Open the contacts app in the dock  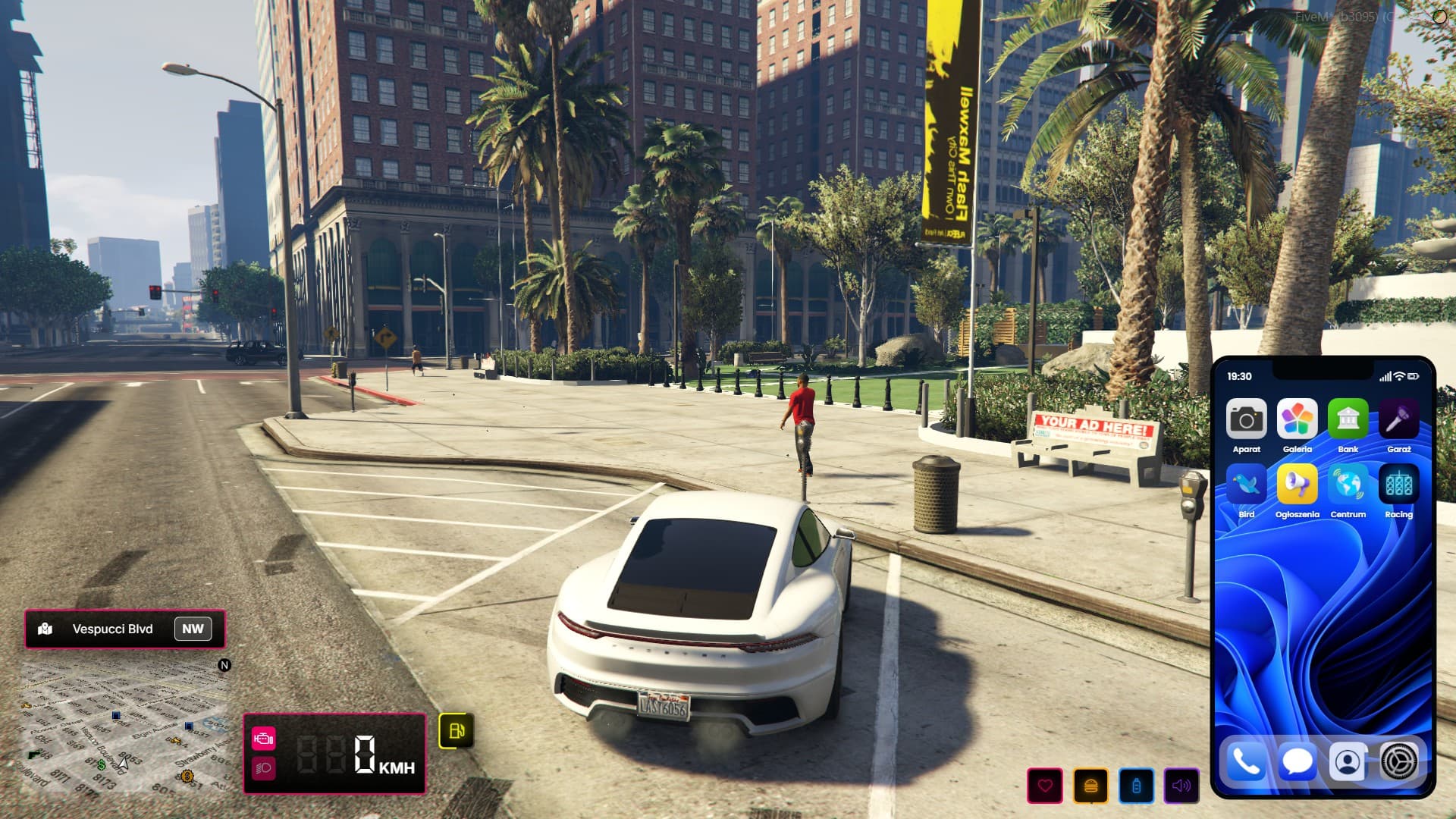1348,761
